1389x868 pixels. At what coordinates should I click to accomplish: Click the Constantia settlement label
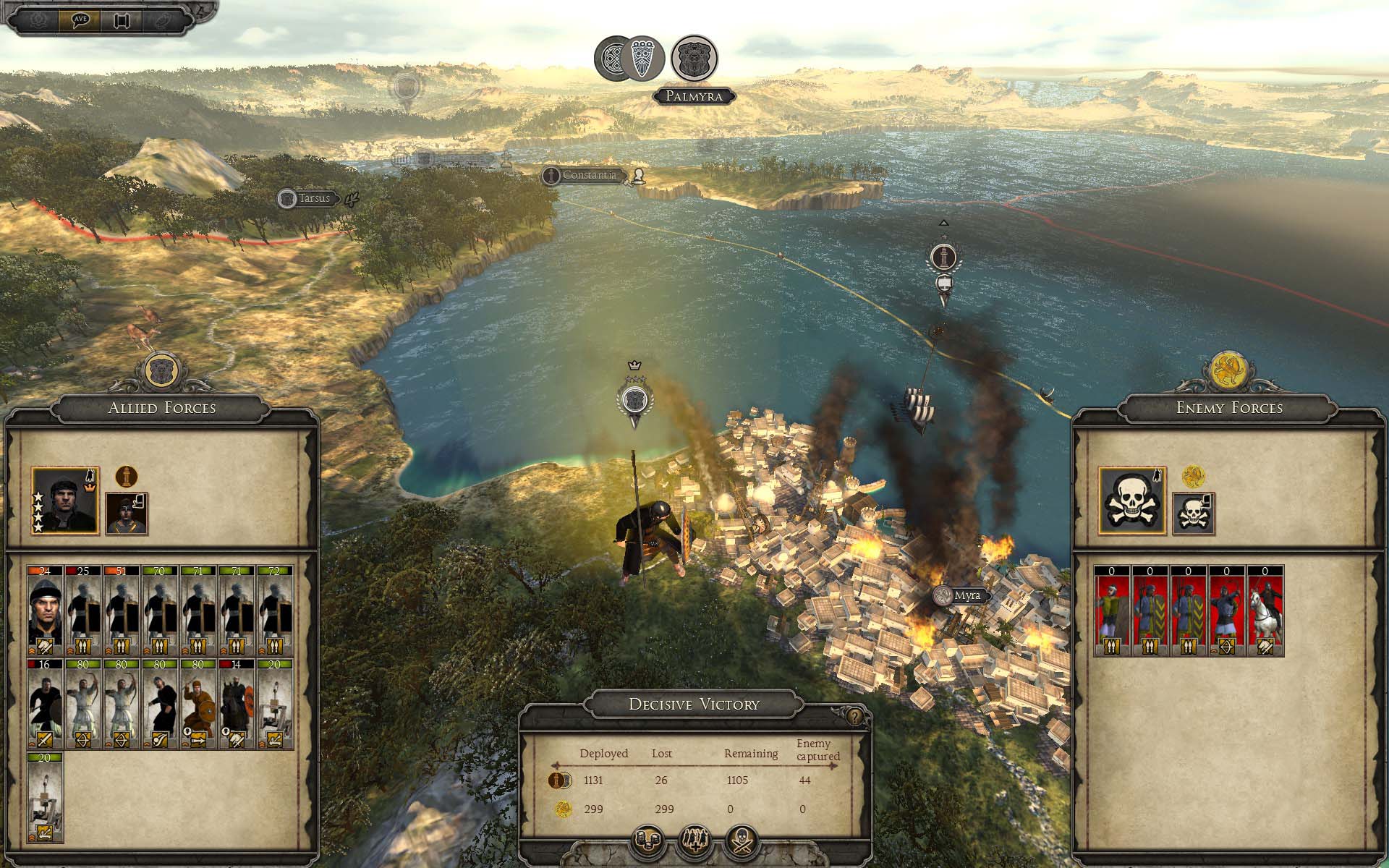(x=589, y=175)
